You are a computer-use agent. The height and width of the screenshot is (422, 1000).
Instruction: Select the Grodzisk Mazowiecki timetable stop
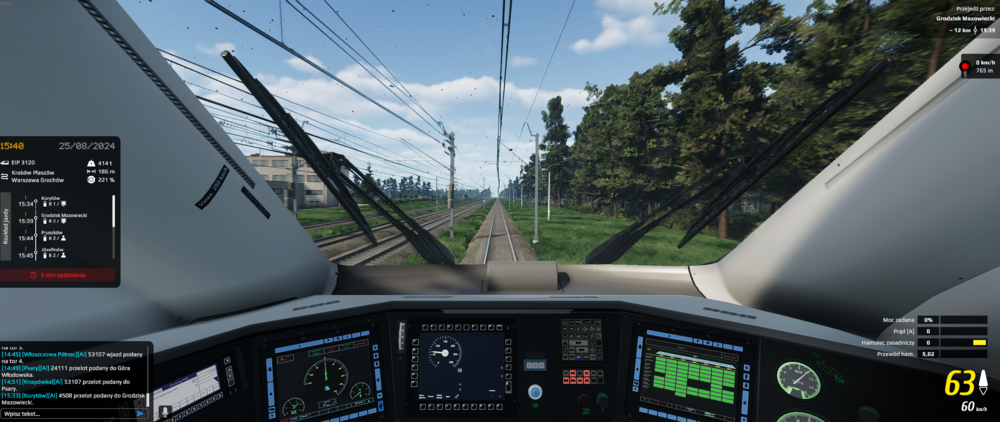tap(64, 219)
